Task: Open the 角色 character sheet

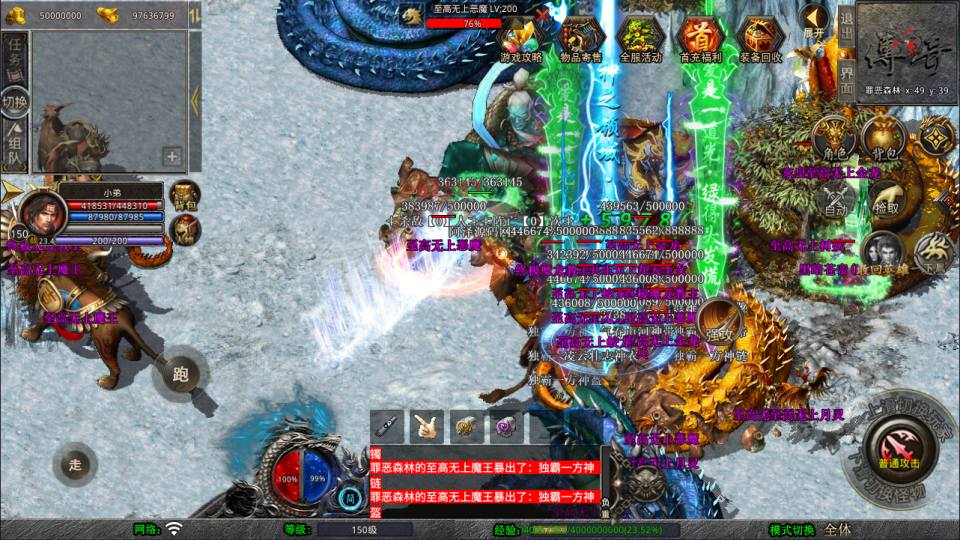Action: click(833, 141)
